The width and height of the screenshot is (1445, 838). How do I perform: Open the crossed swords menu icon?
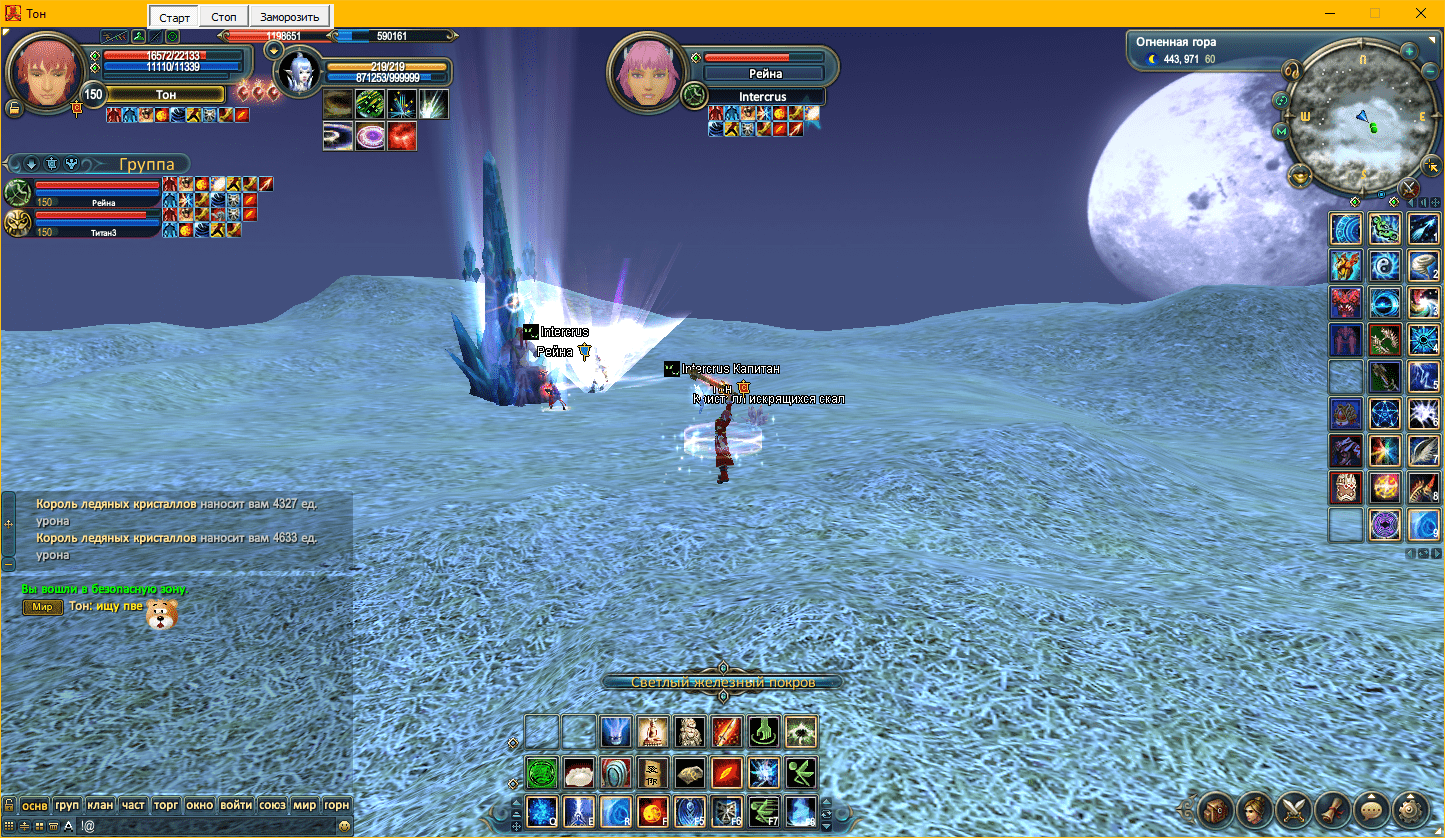[x=1293, y=808]
